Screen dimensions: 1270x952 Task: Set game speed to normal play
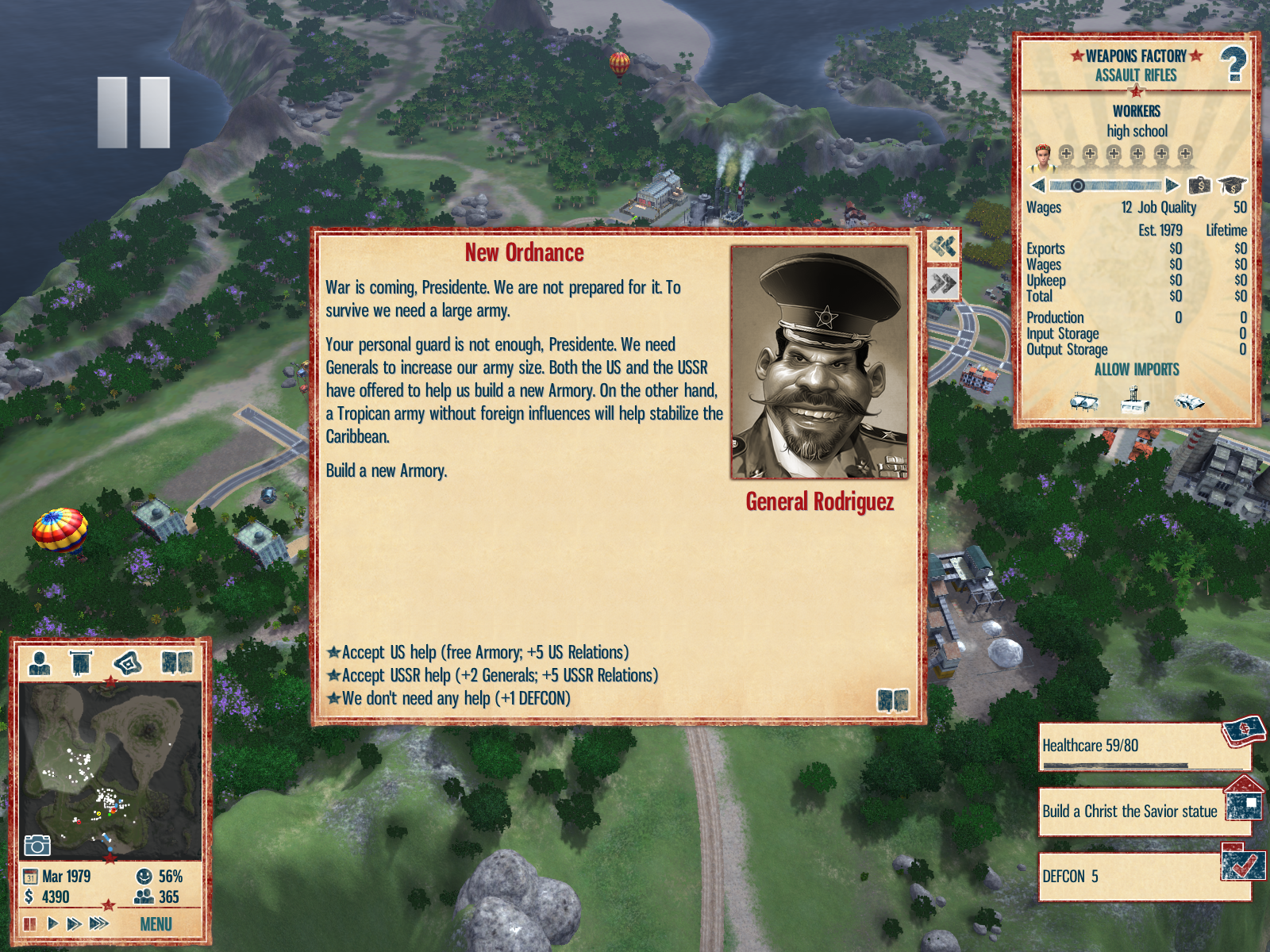52,923
